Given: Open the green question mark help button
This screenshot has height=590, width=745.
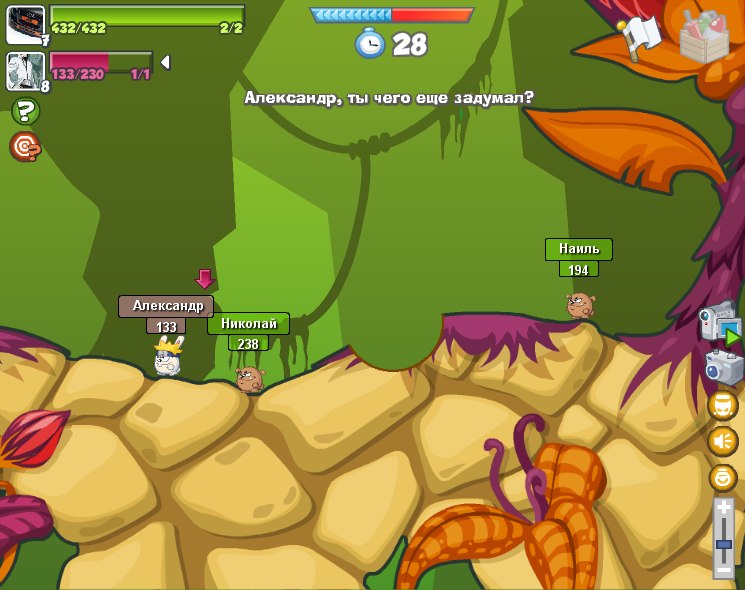Looking at the screenshot, I should 25,111.
